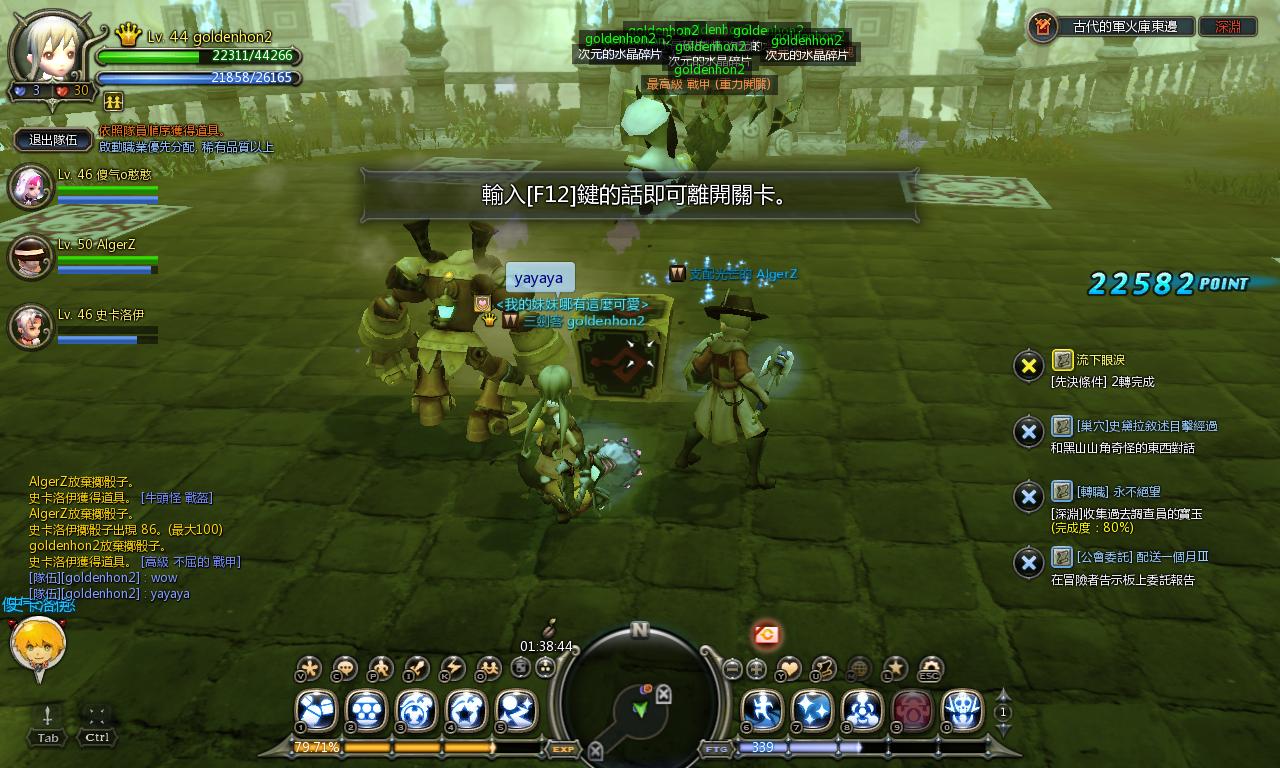Open the heart icon menu shortcut
Viewport: 1280px width, 768px height.
coord(789,668)
